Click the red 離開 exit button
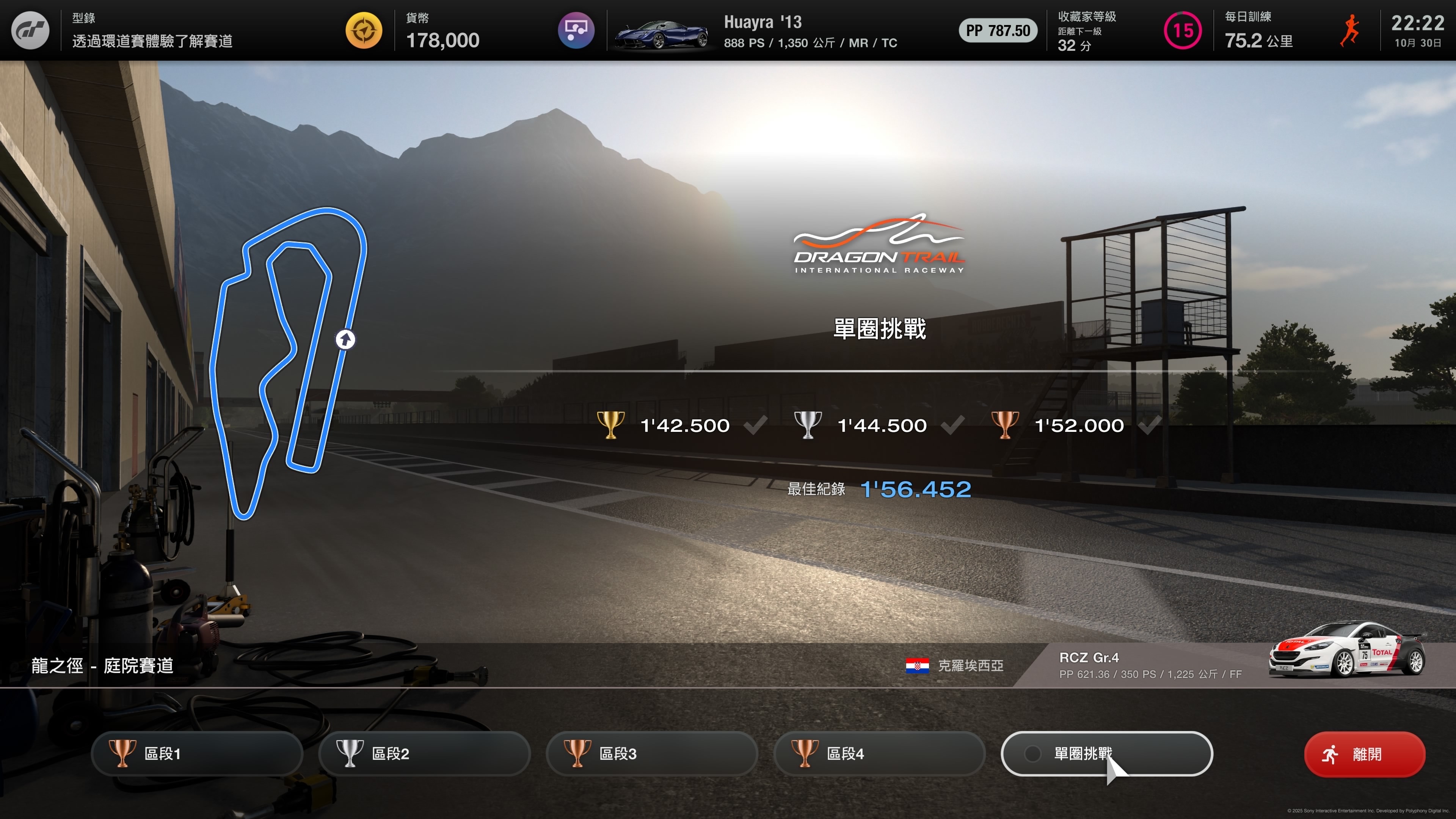This screenshot has height=819, width=1456. pos(1364,754)
